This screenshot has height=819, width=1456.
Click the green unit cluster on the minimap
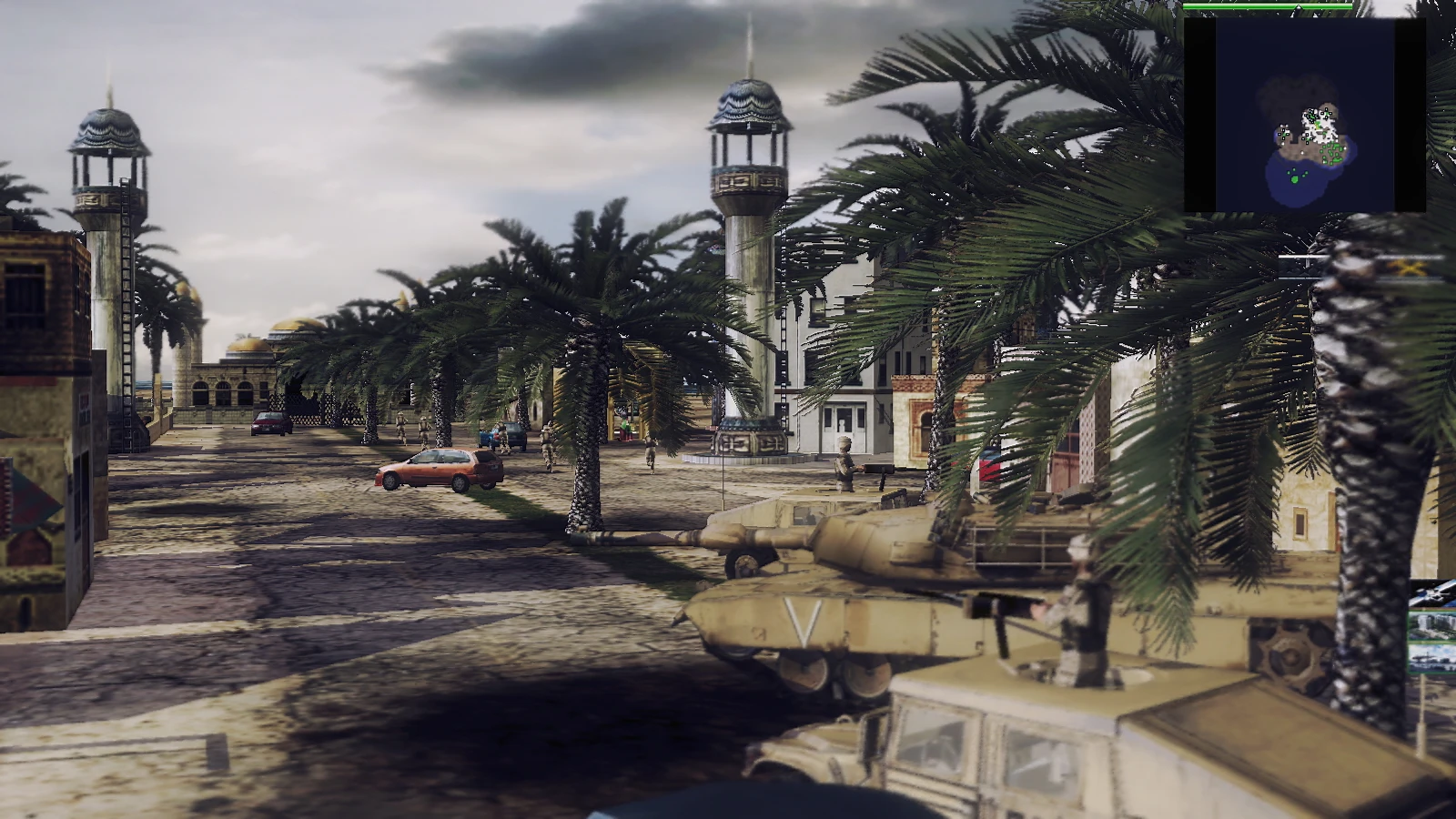tap(1333, 150)
